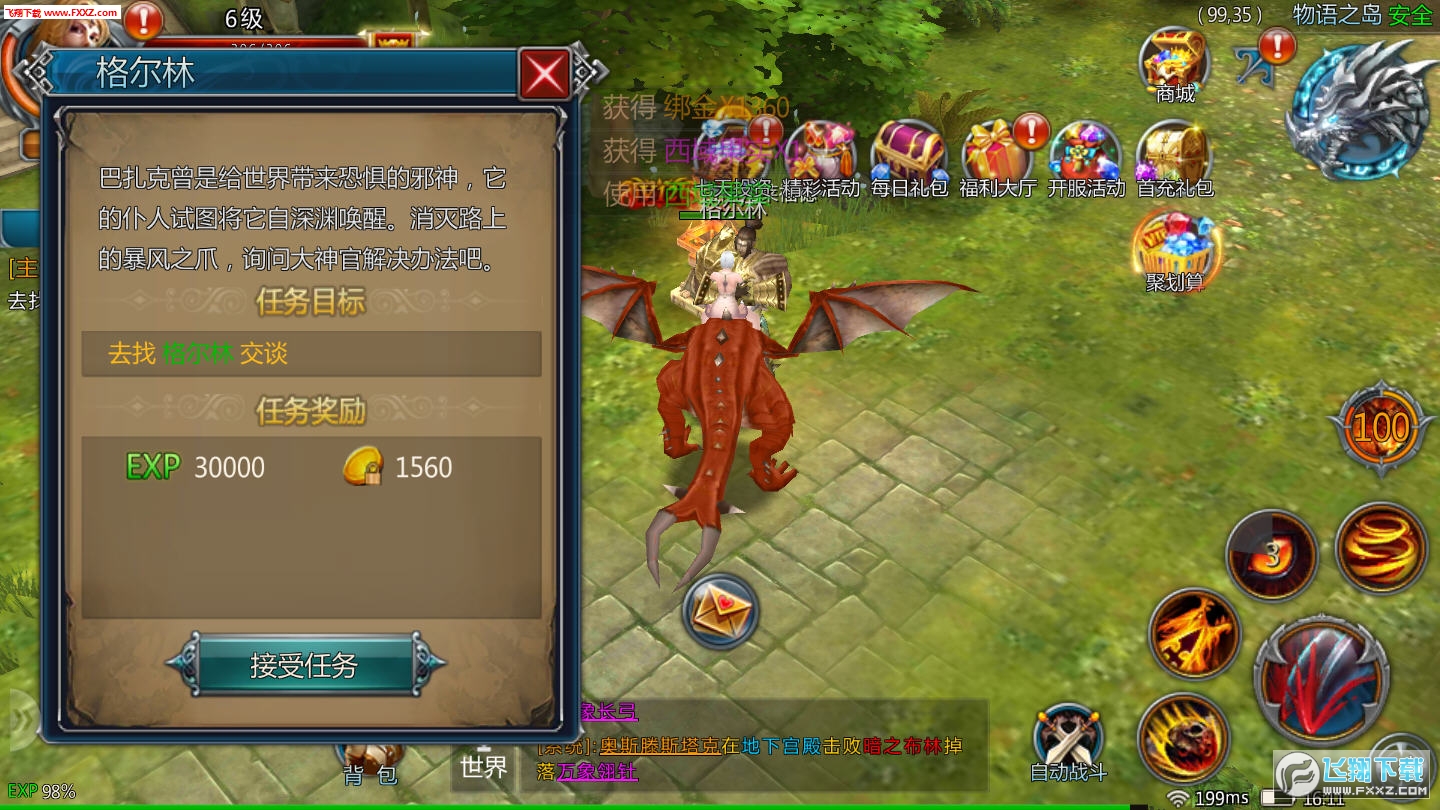Accept the quest with 接受任务 button
The height and width of the screenshot is (810, 1440).
pyautogui.click(x=304, y=665)
